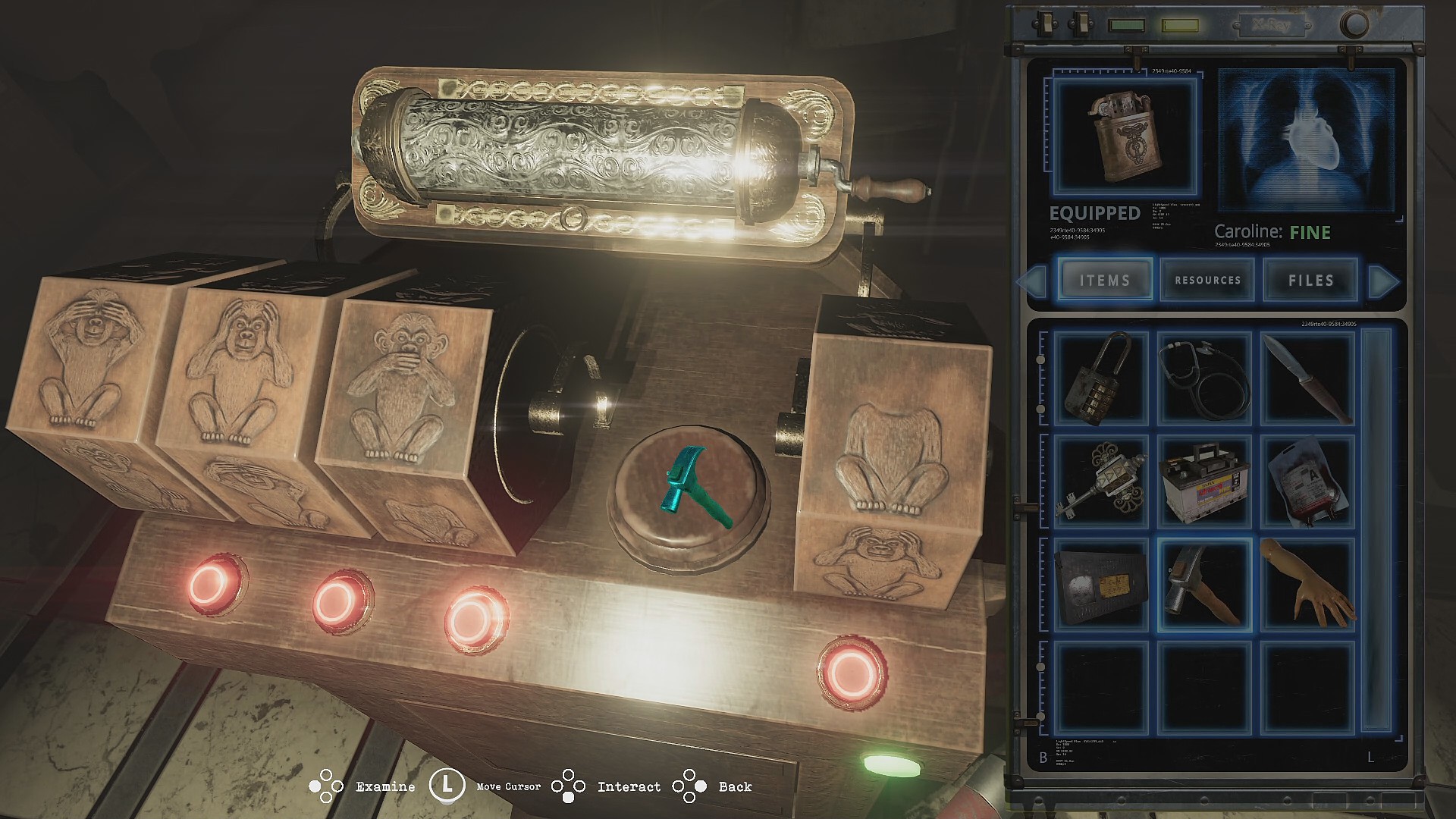Choose the stethoscope in the inventory

[1204, 378]
